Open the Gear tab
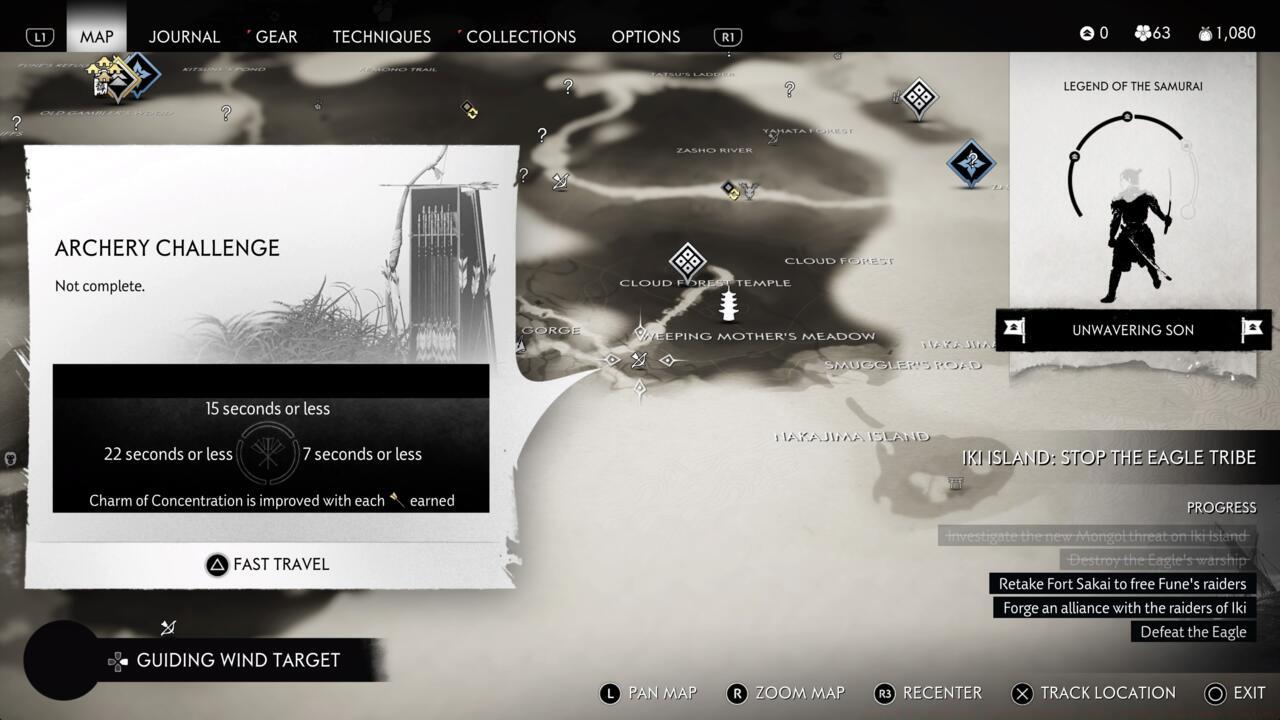 click(276, 36)
